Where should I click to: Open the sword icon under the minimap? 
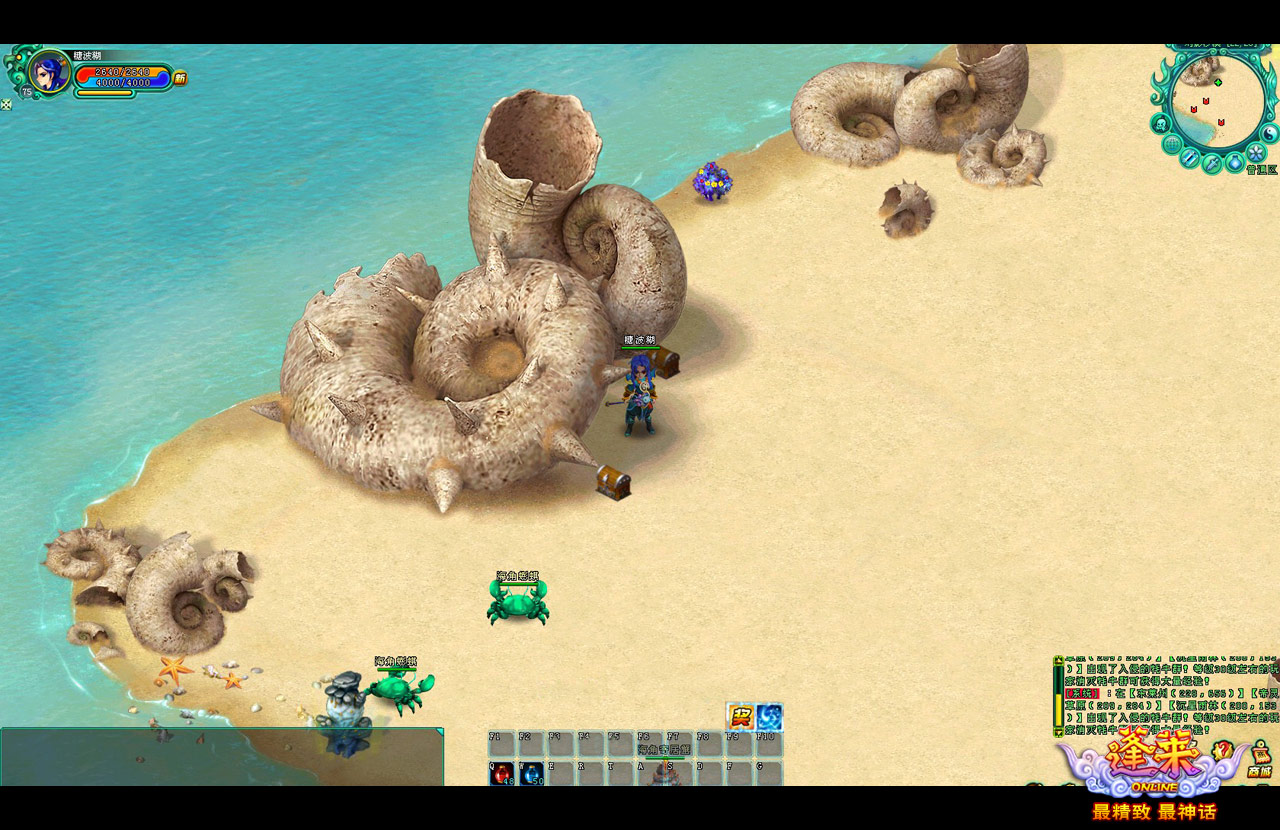click(x=1212, y=164)
